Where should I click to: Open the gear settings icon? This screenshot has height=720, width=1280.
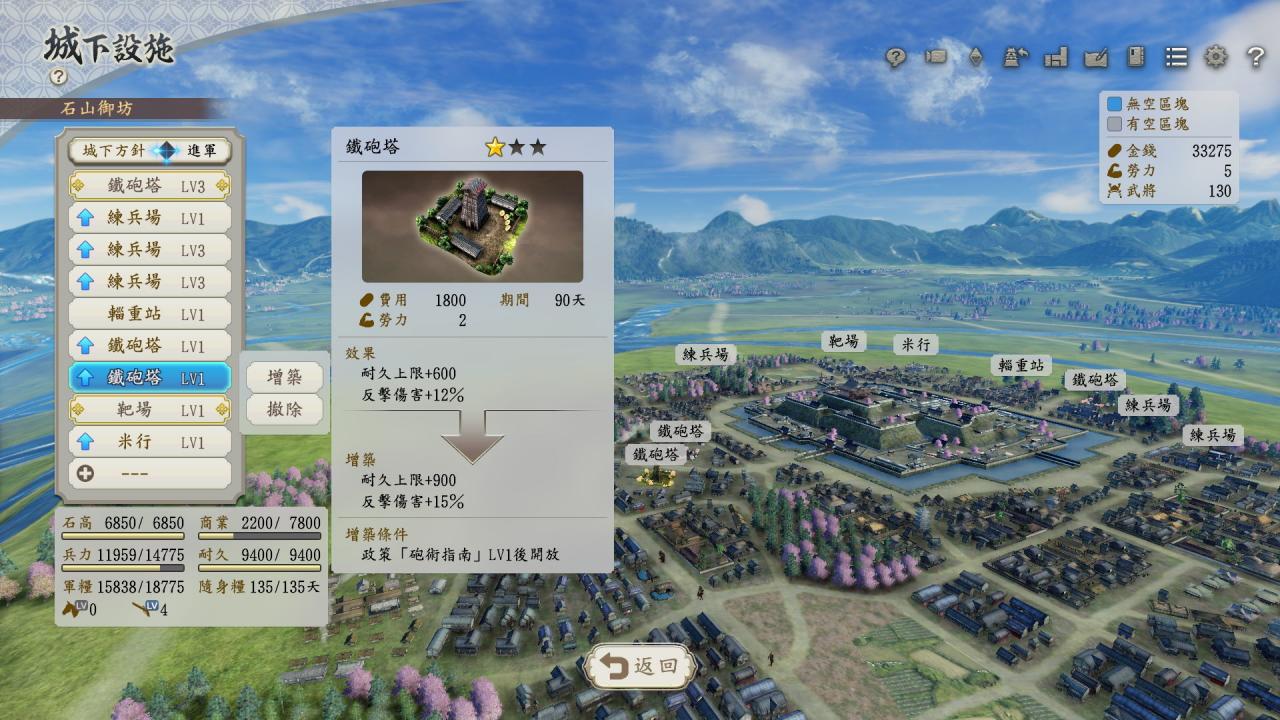tap(1215, 57)
